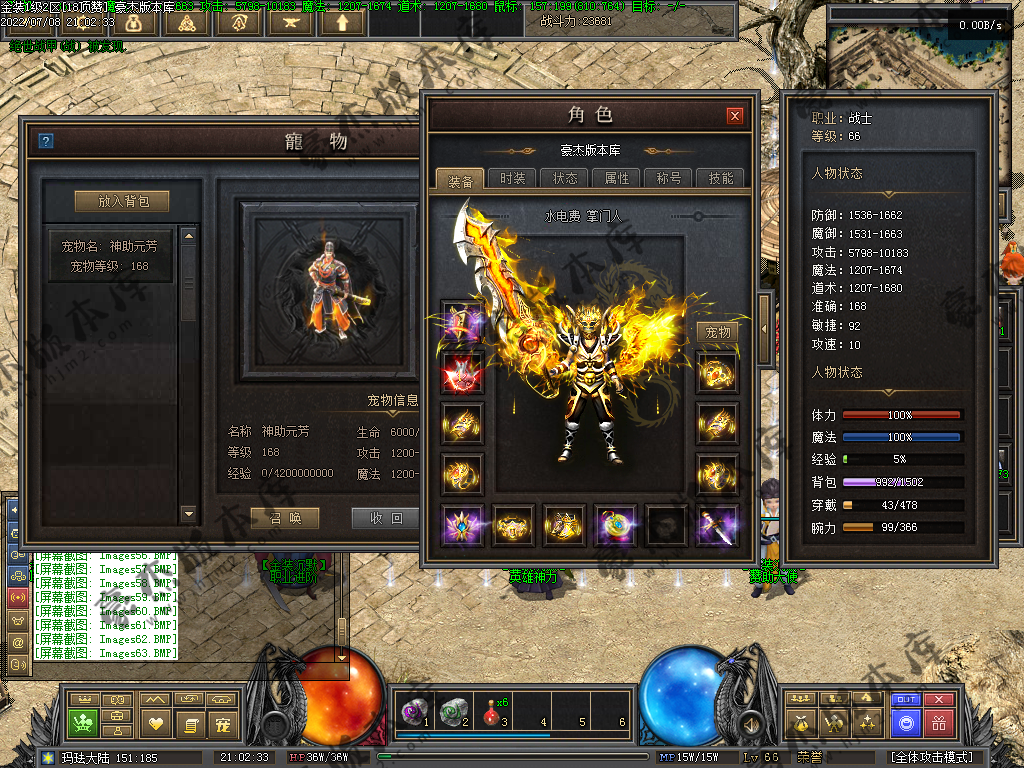Select the green gem stone in hotbar slot 2

pos(451,710)
